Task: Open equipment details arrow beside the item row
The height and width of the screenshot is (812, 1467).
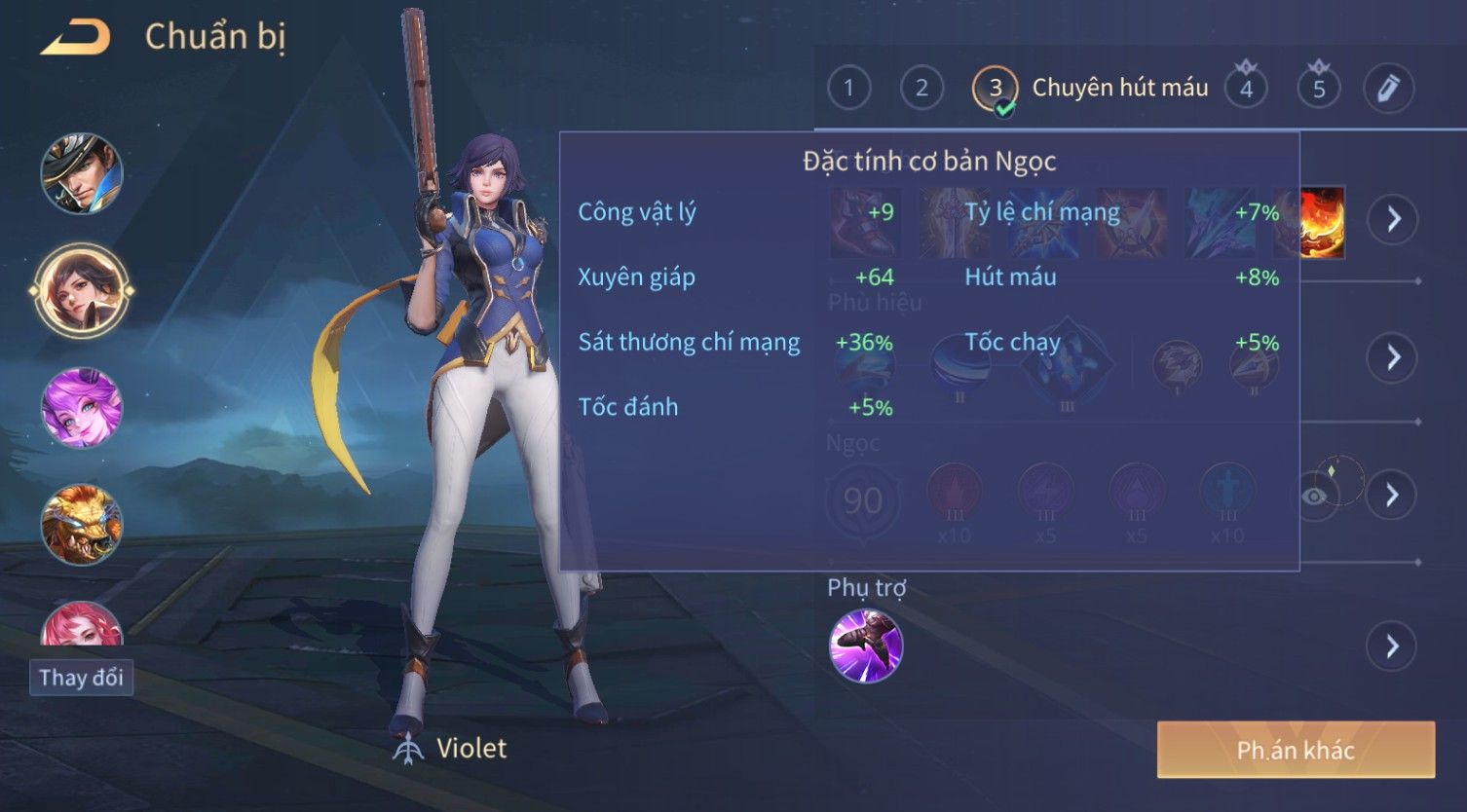Action: tap(1393, 219)
